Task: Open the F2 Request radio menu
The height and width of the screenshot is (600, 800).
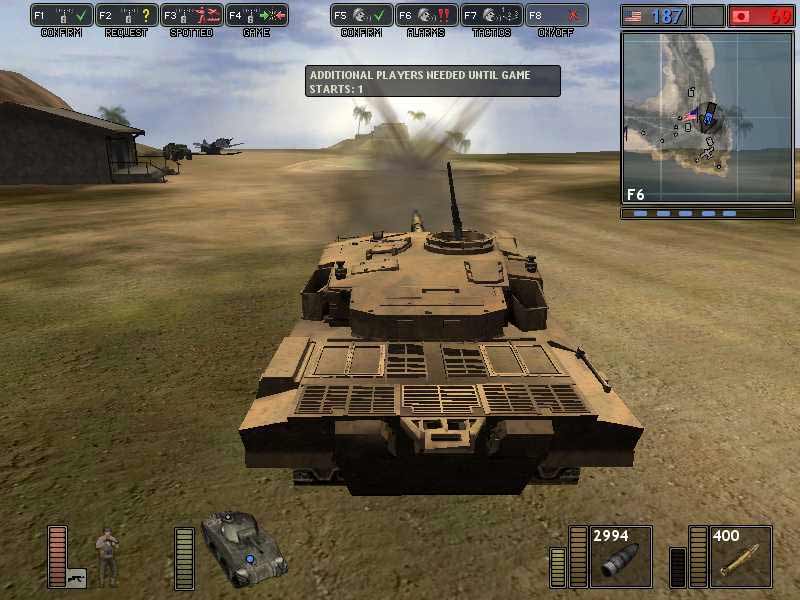Action: click(x=127, y=16)
